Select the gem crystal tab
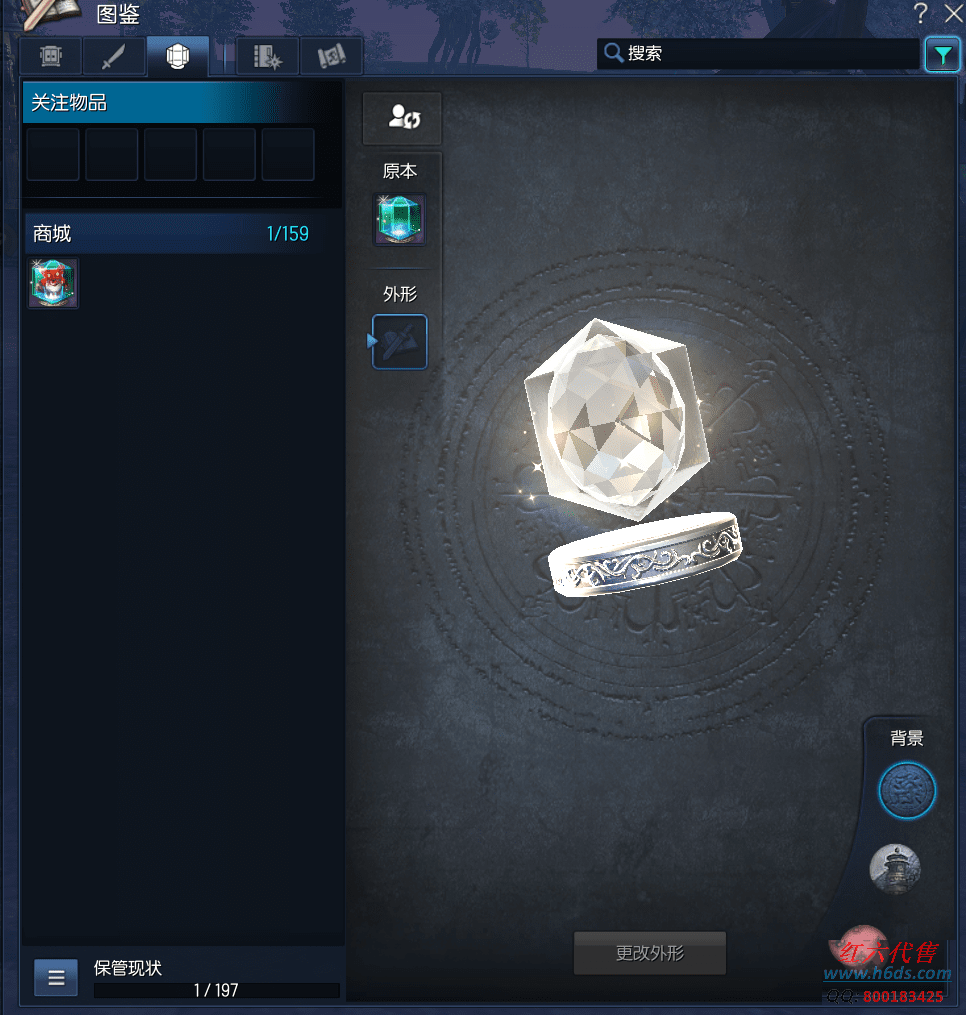Screen dimensions: 966x1015 click(x=178, y=57)
